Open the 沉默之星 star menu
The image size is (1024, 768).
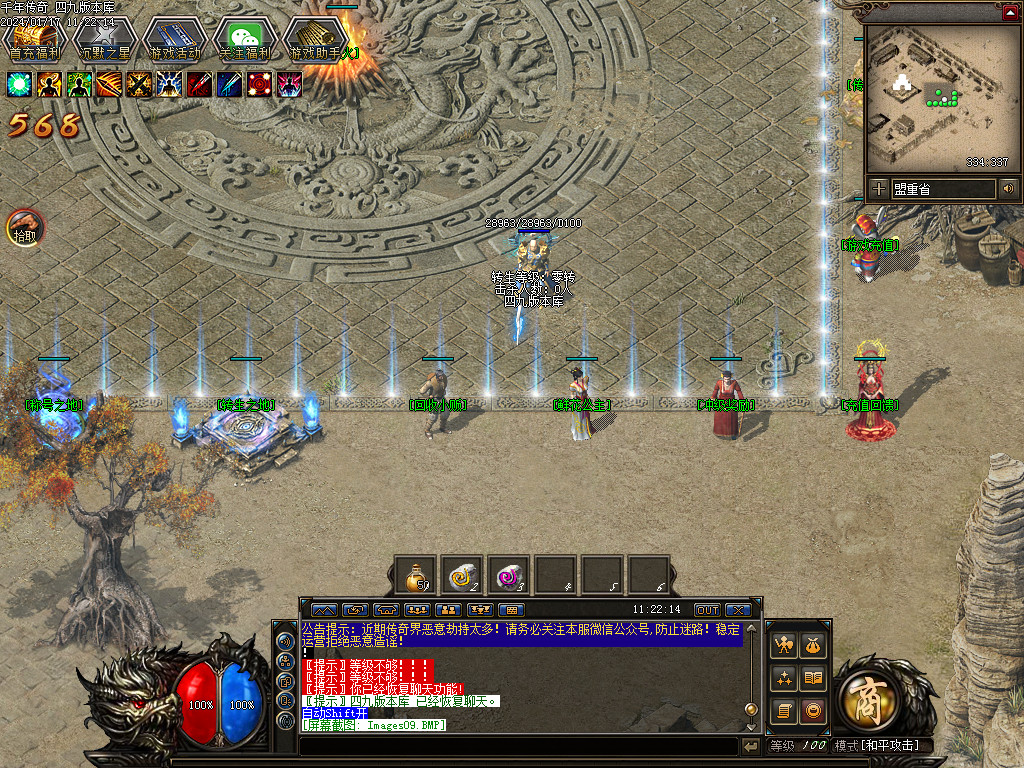104,40
